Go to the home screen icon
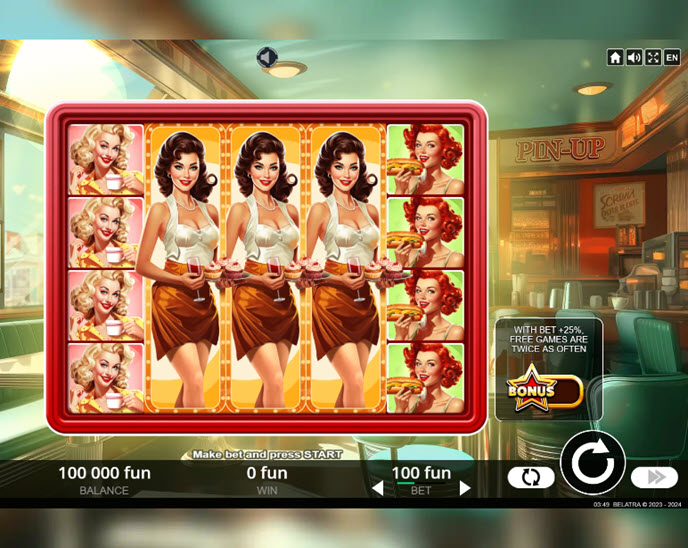Screen dimensions: 688x548 [x=615, y=58]
